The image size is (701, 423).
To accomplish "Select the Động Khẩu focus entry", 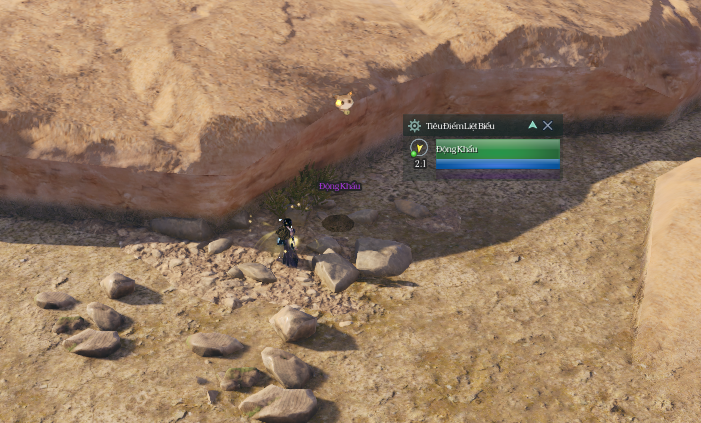I will coord(497,149).
